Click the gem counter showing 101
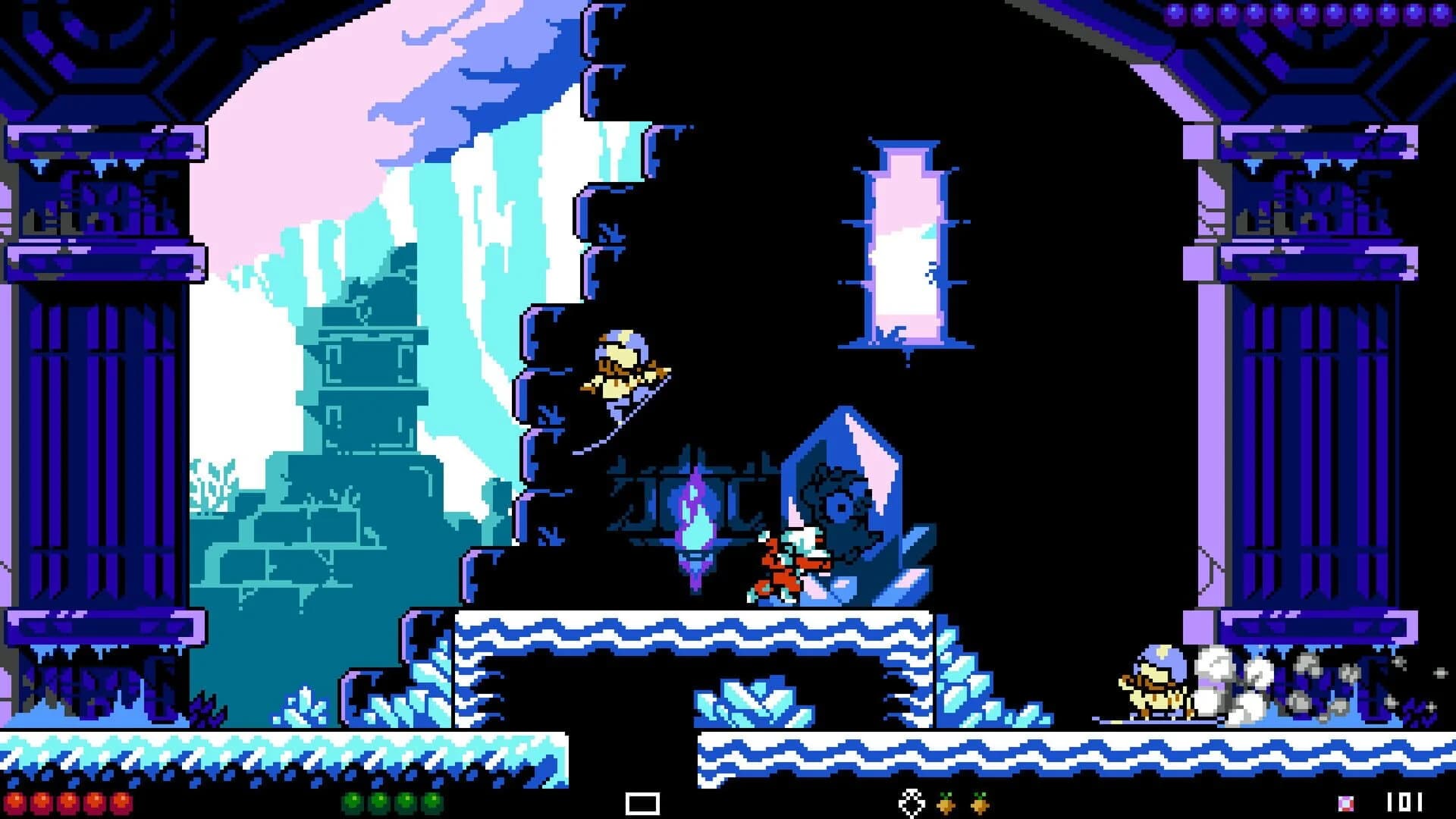The width and height of the screenshot is (1456, 819). (1404, 802)
